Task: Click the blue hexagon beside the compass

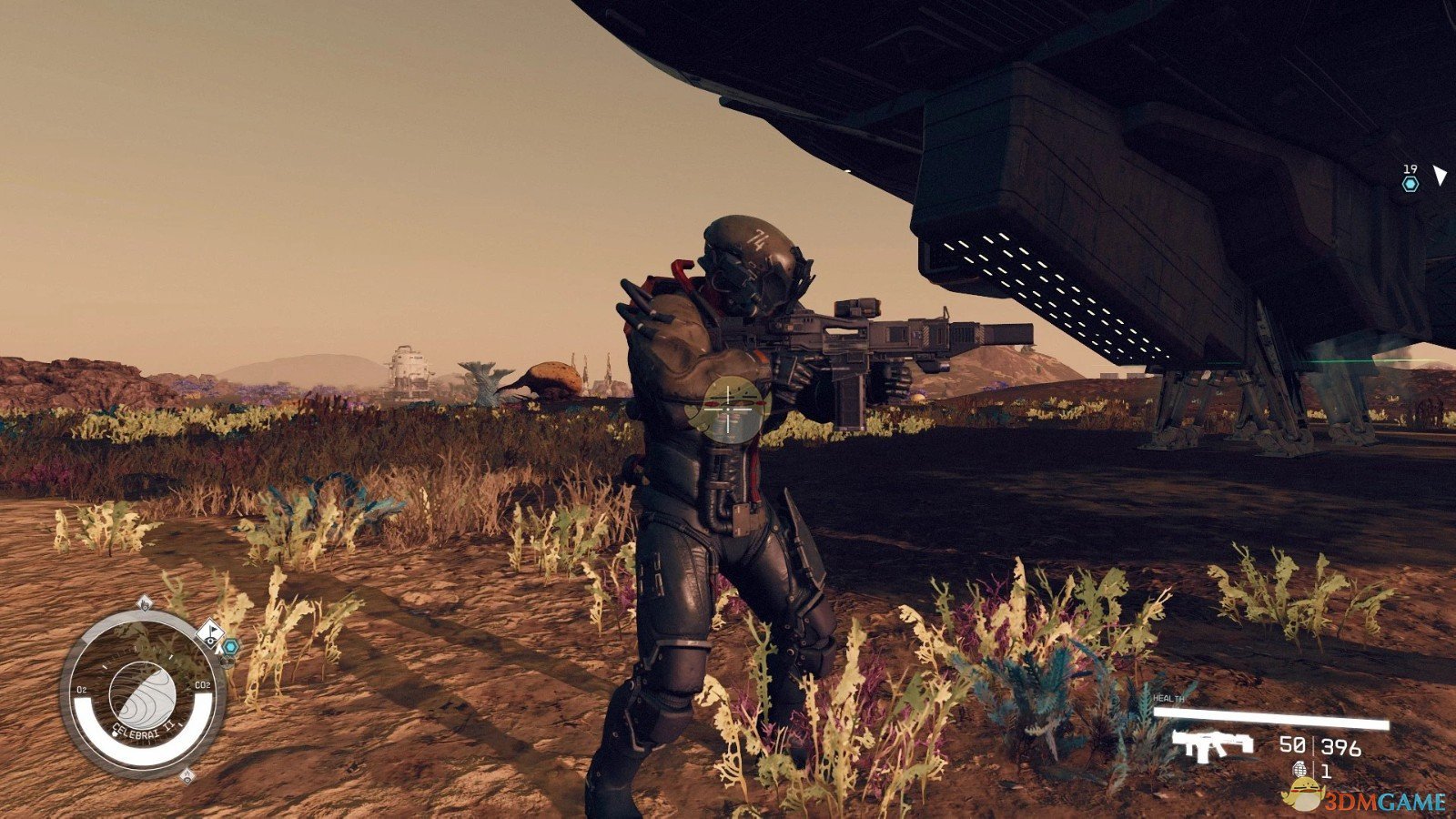Action: pyautogui.click(x=231, y=646)
